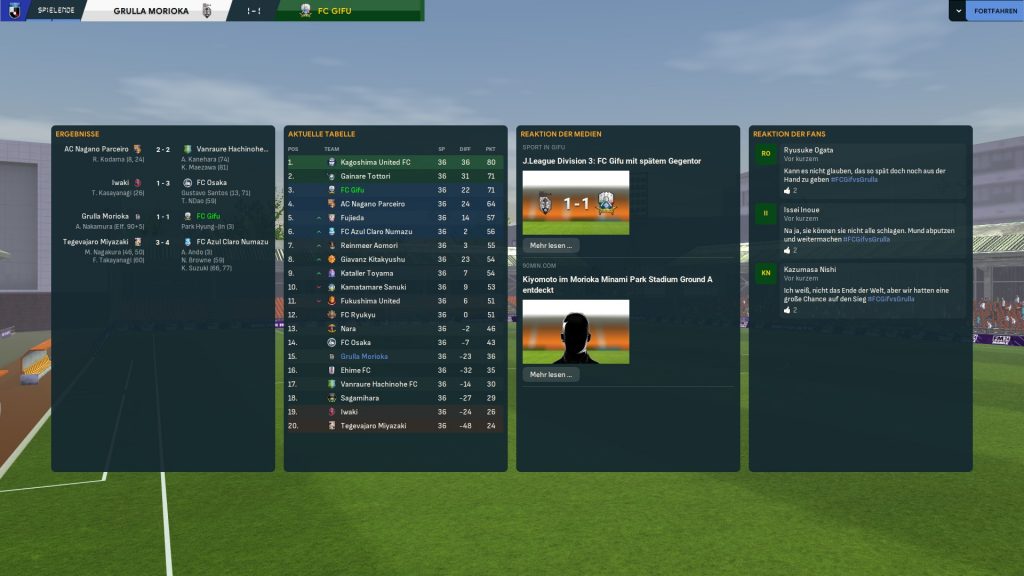
Task: Click Grulla Morioka in the top score bar
Action: coord(150,11)
